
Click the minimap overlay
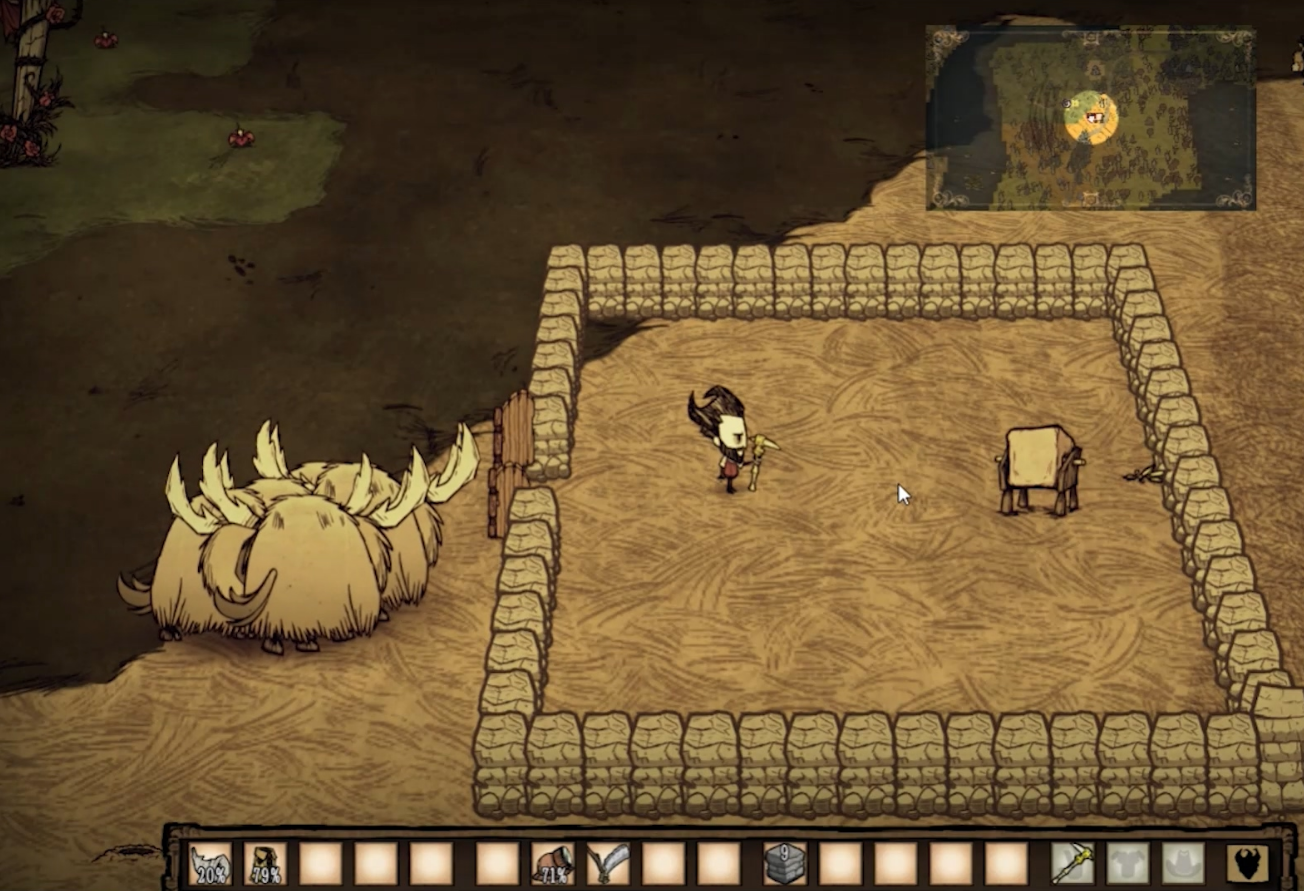pos(1090,118)
